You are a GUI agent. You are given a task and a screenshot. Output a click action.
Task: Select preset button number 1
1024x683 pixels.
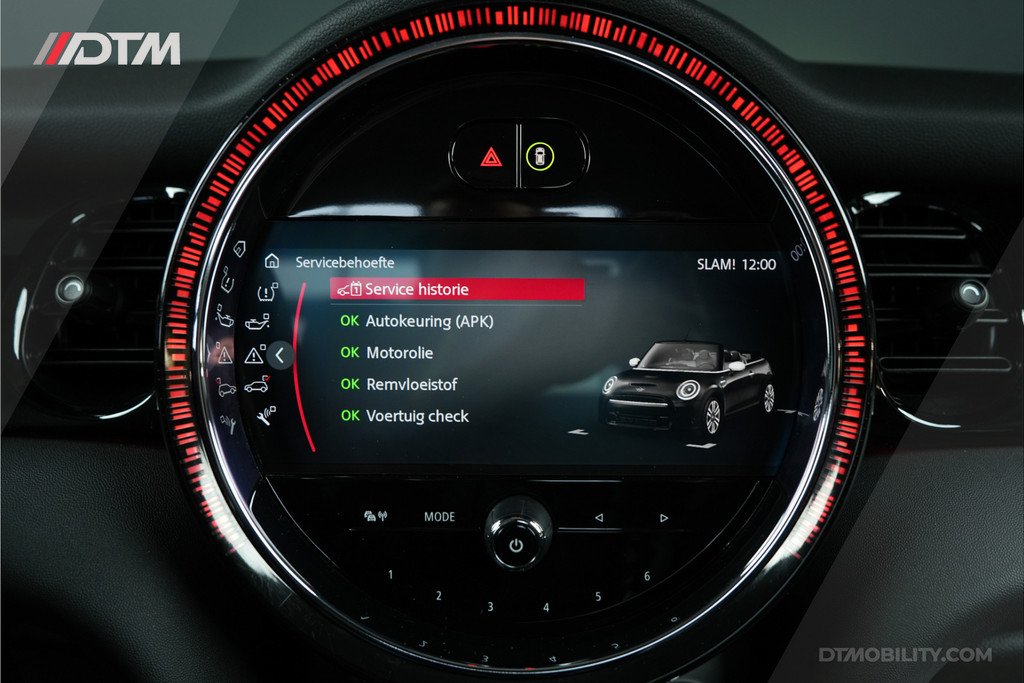point(390,575)
